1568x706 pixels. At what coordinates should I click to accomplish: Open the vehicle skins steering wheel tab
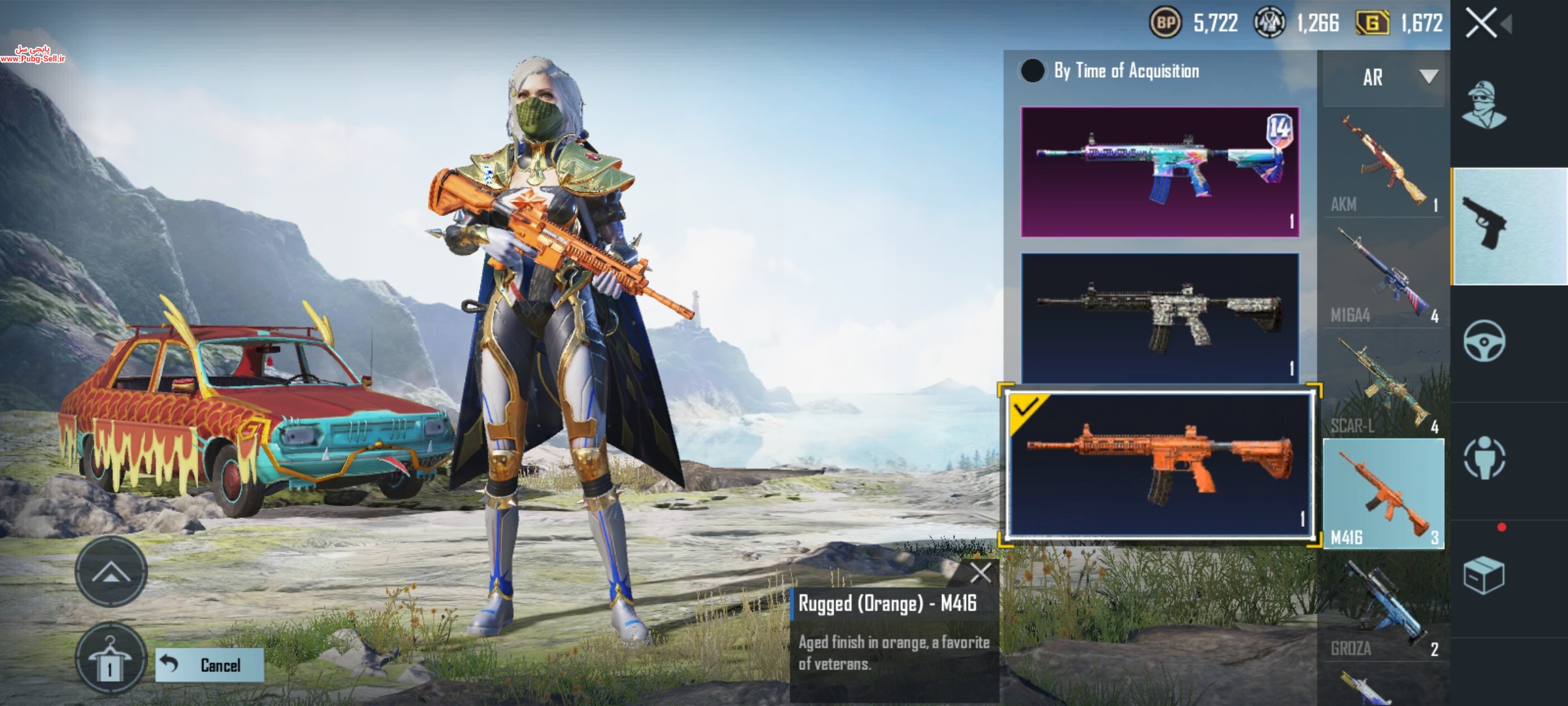pyautogui.click(x=1484, y=341)
